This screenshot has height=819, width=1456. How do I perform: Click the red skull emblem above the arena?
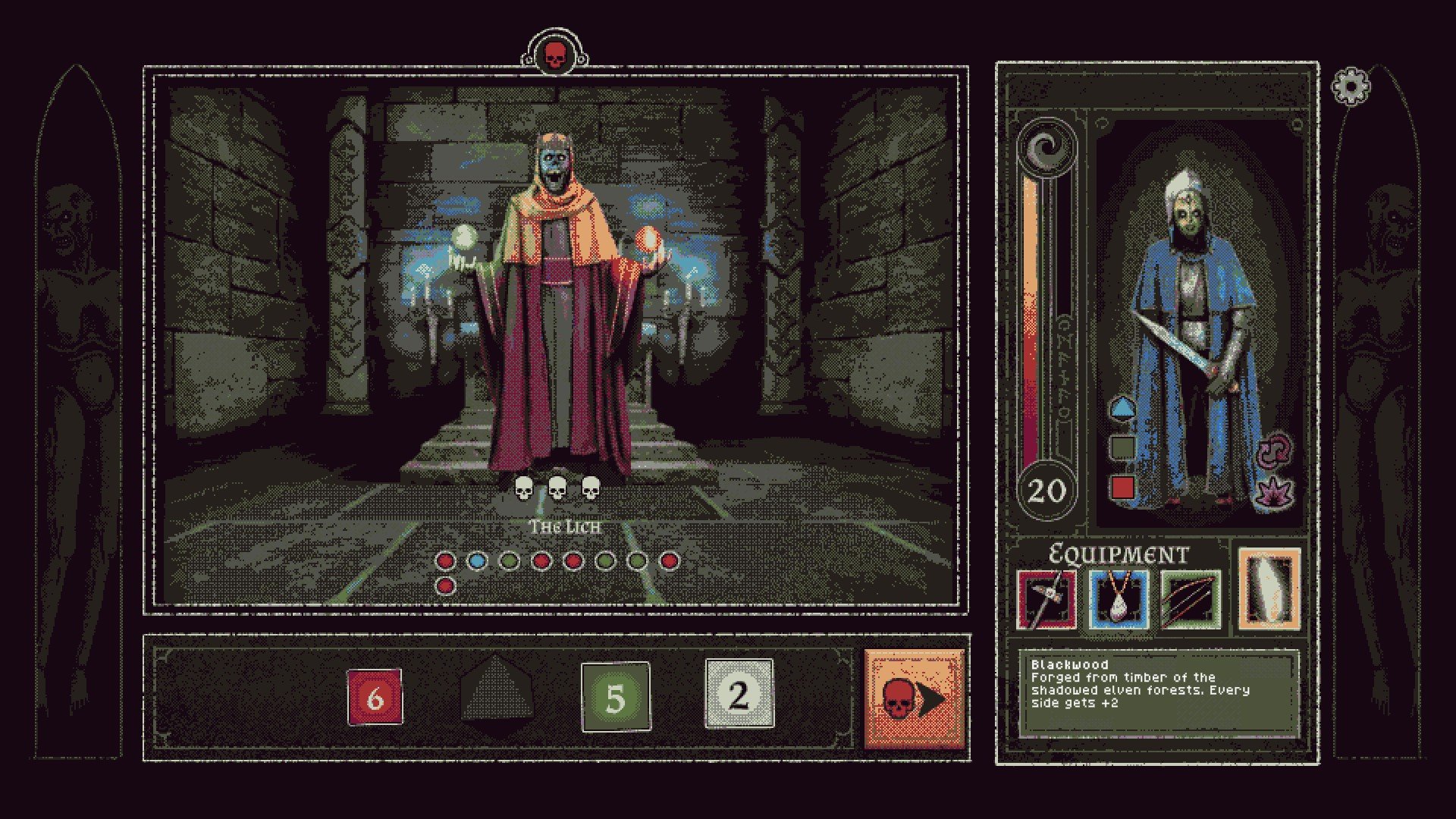tap(554, 54)
